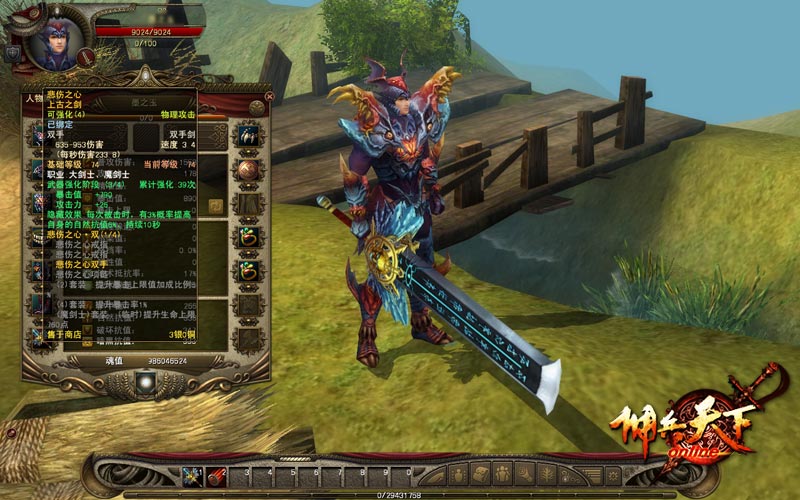Click the glowing orb below the soul value
The image size is (800, 500).
tap(148, 381)
